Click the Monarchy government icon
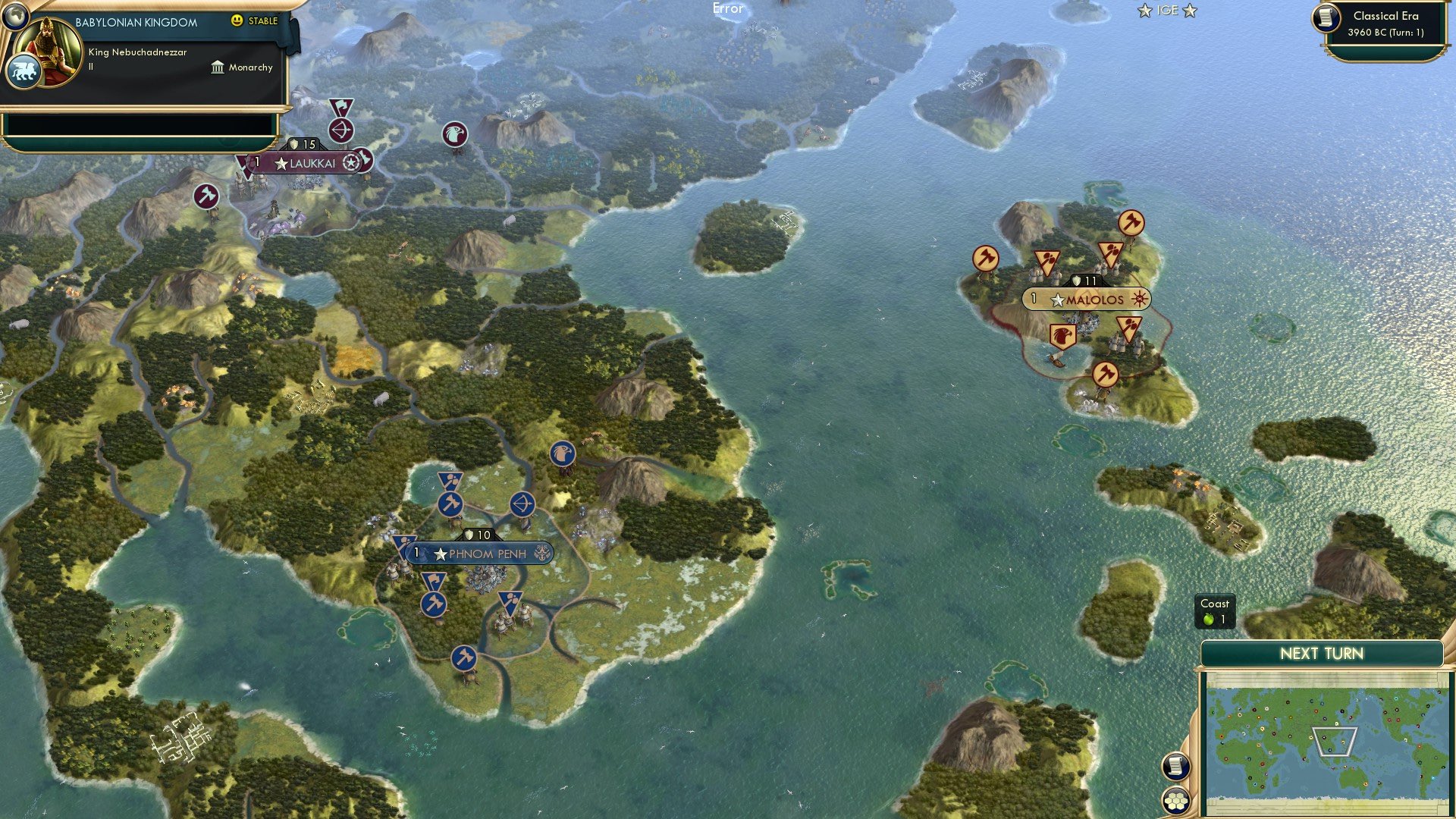The image size is (1456, 819). tap(216, 67)
